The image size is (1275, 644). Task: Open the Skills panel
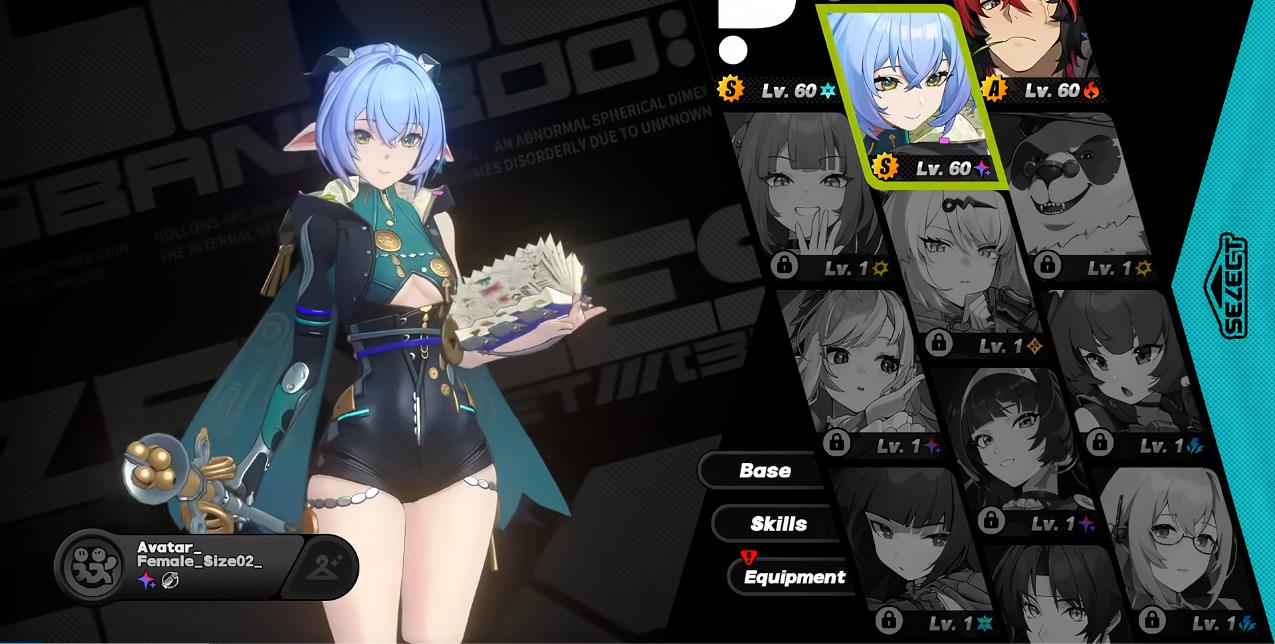coord(778,524)
